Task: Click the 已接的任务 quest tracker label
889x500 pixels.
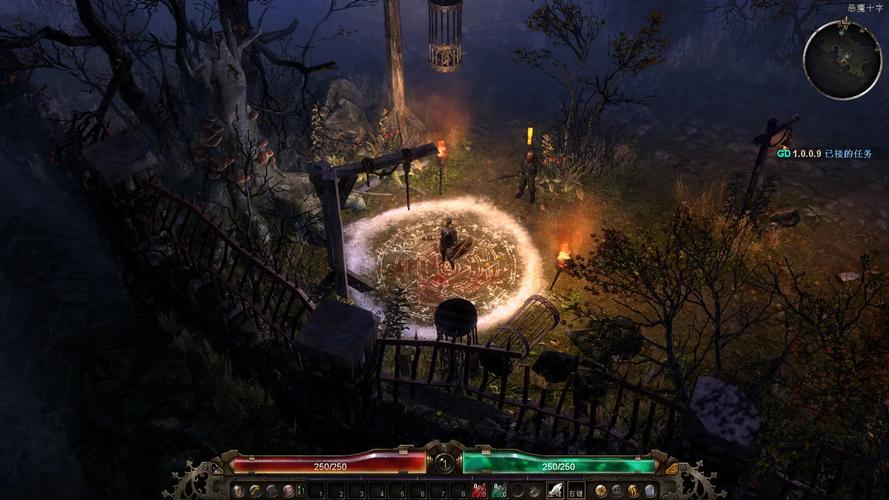Action: click(x=848, y=154)
